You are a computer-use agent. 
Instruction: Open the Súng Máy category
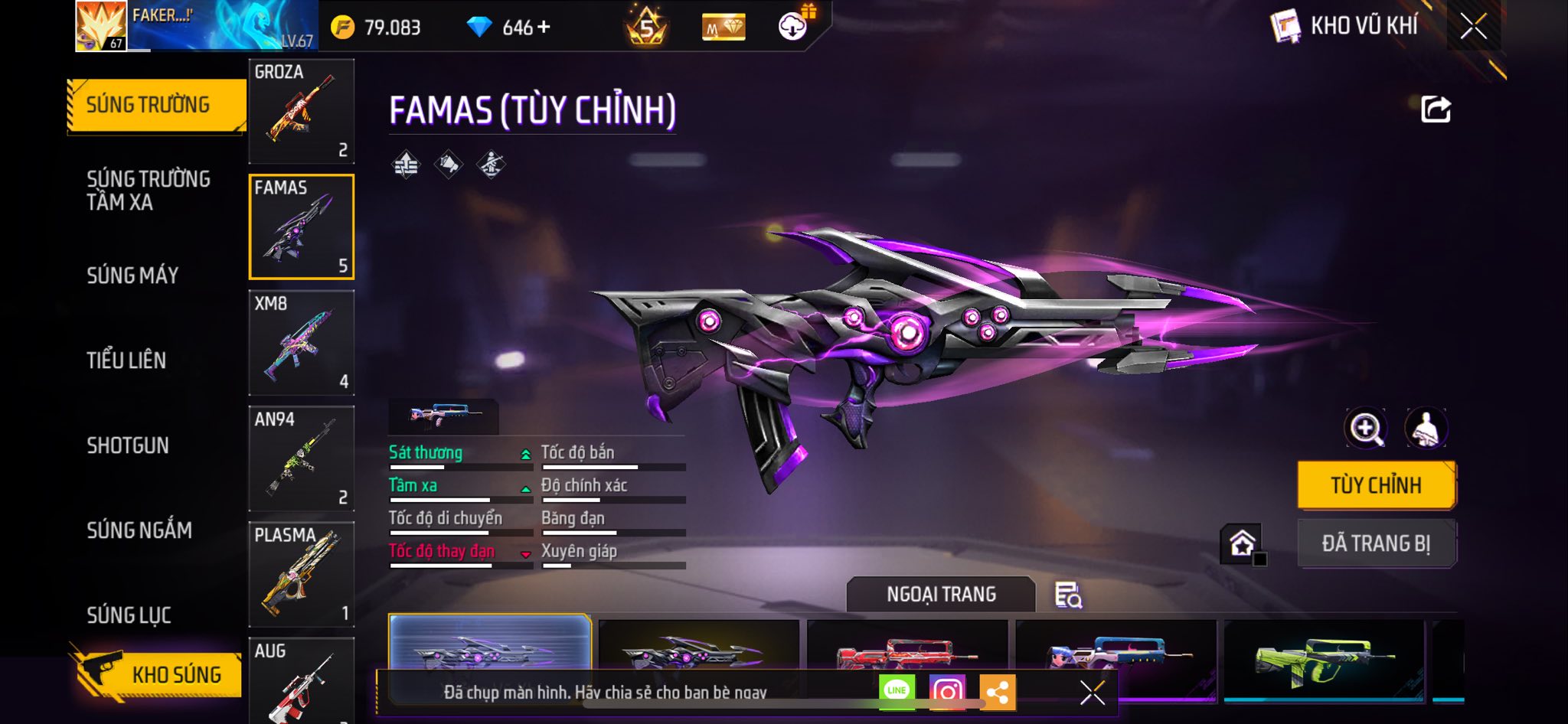point(132,276)
